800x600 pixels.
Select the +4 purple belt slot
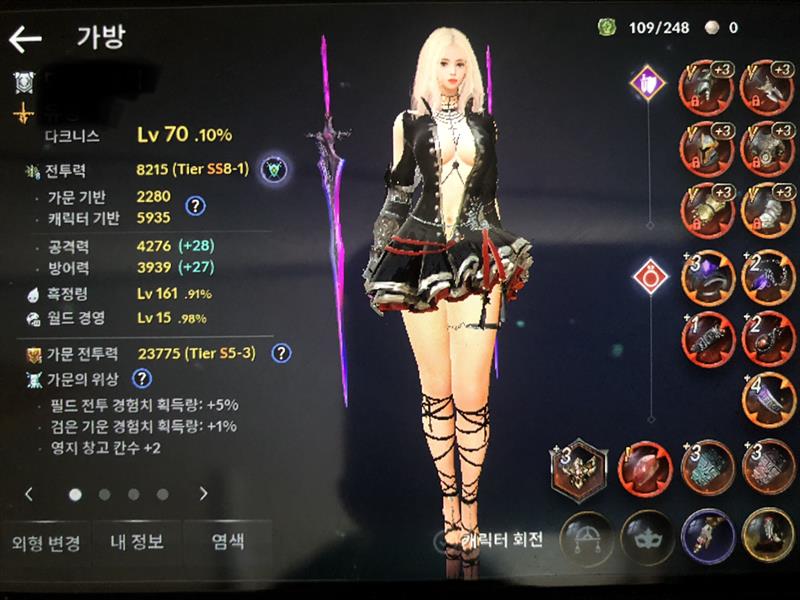pyautogui.click(x=766, y=396)
